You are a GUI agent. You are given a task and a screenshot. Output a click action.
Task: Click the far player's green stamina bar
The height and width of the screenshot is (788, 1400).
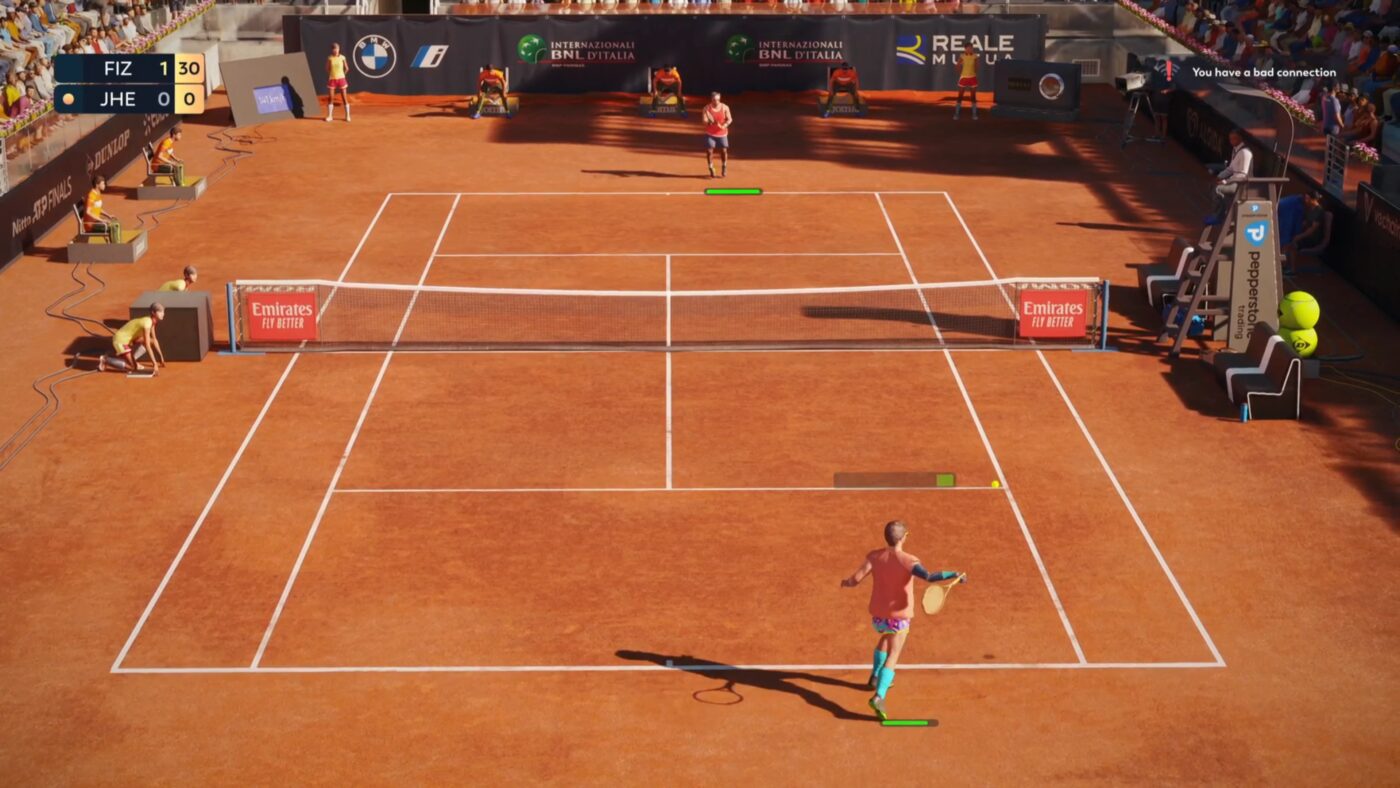733,189
